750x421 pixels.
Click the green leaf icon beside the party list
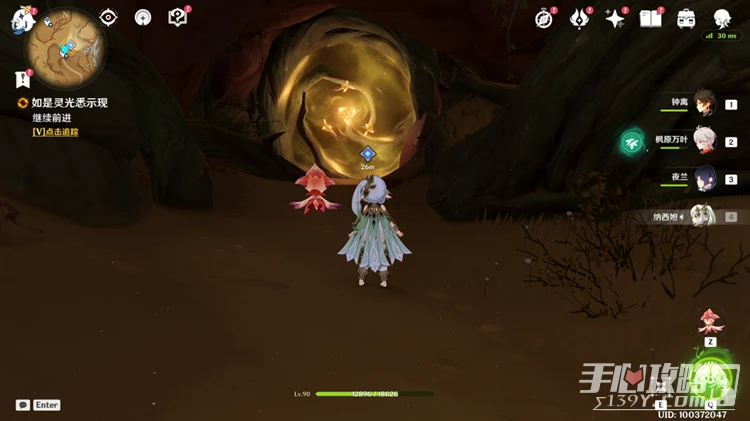(x=632, y=142)
